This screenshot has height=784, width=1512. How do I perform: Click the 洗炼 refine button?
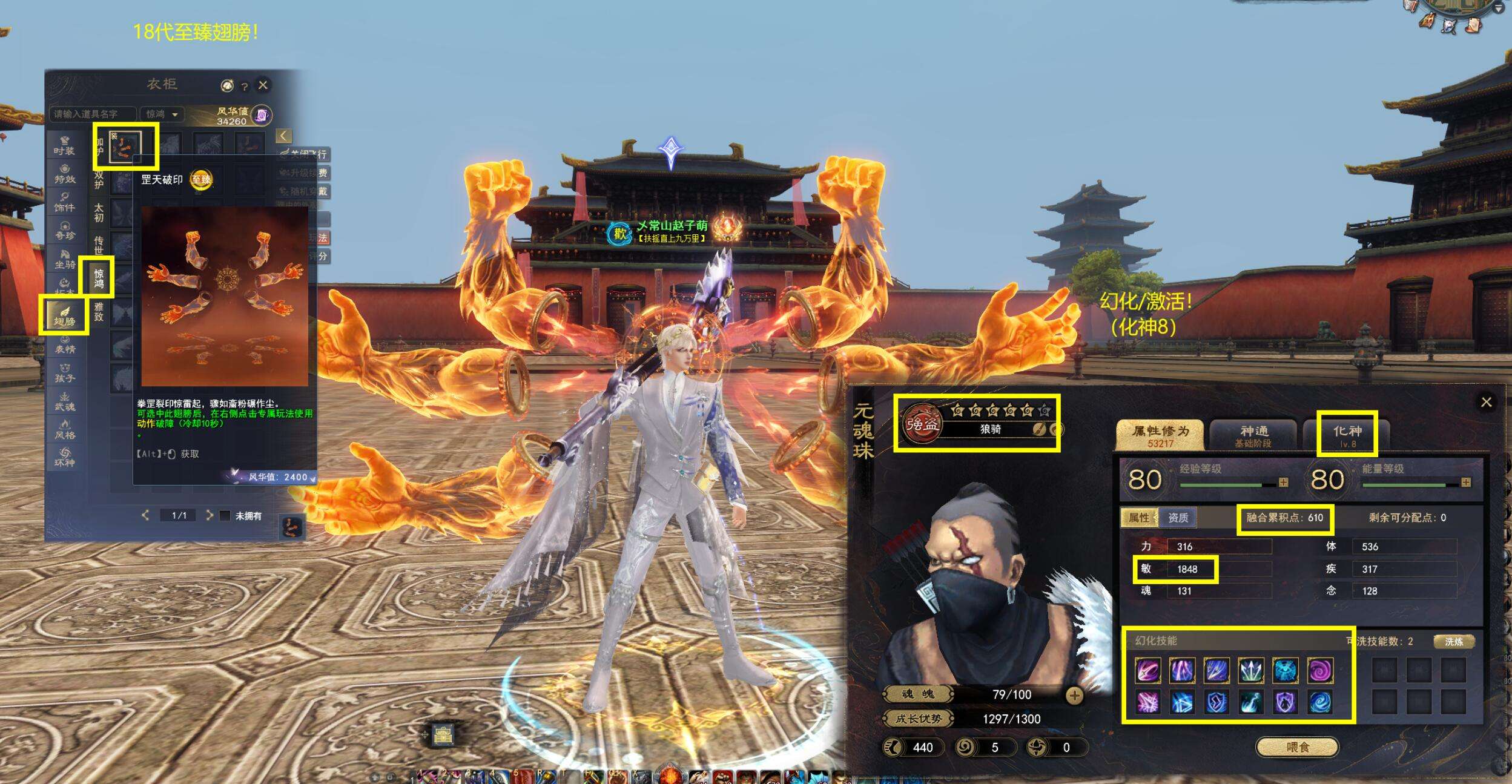click(x=1453, y=642)
